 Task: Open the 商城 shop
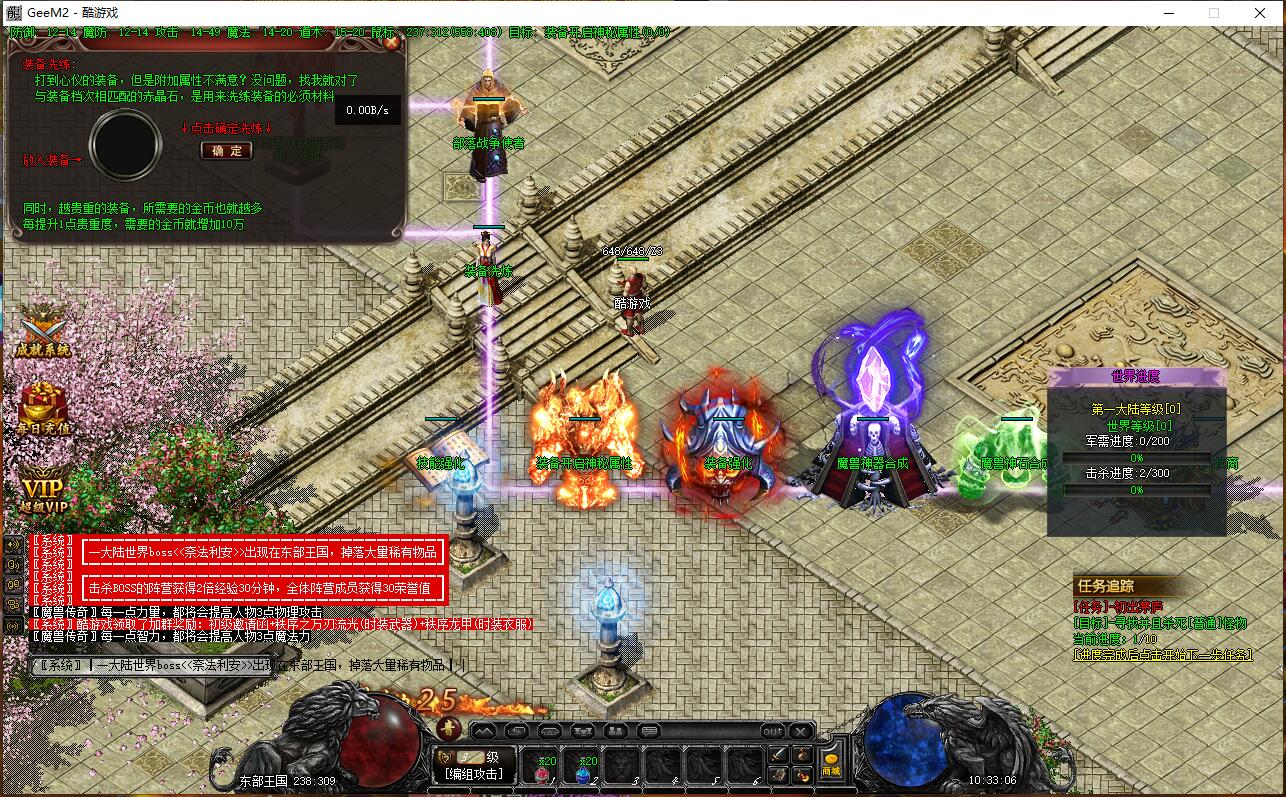coord(831,765)
